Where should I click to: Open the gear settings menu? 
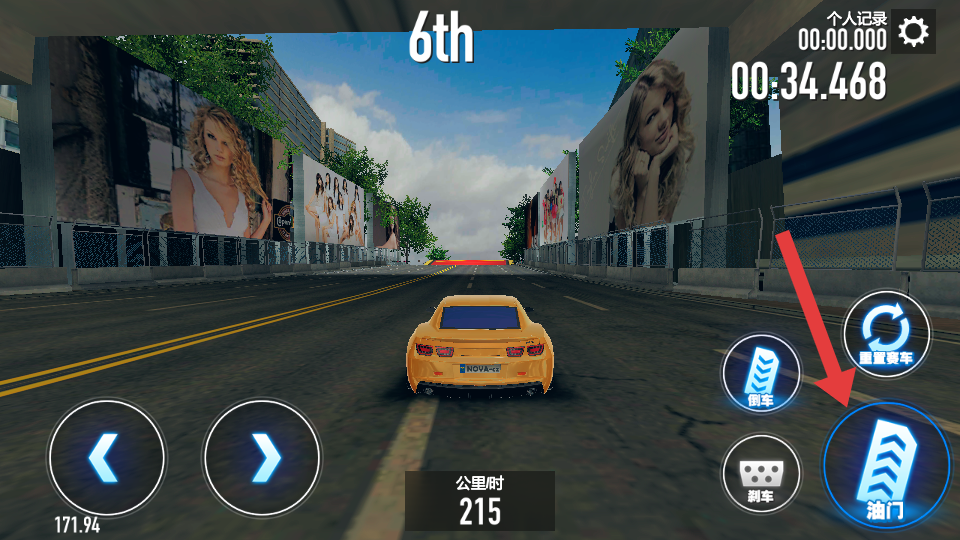click(x=913, y=32)
